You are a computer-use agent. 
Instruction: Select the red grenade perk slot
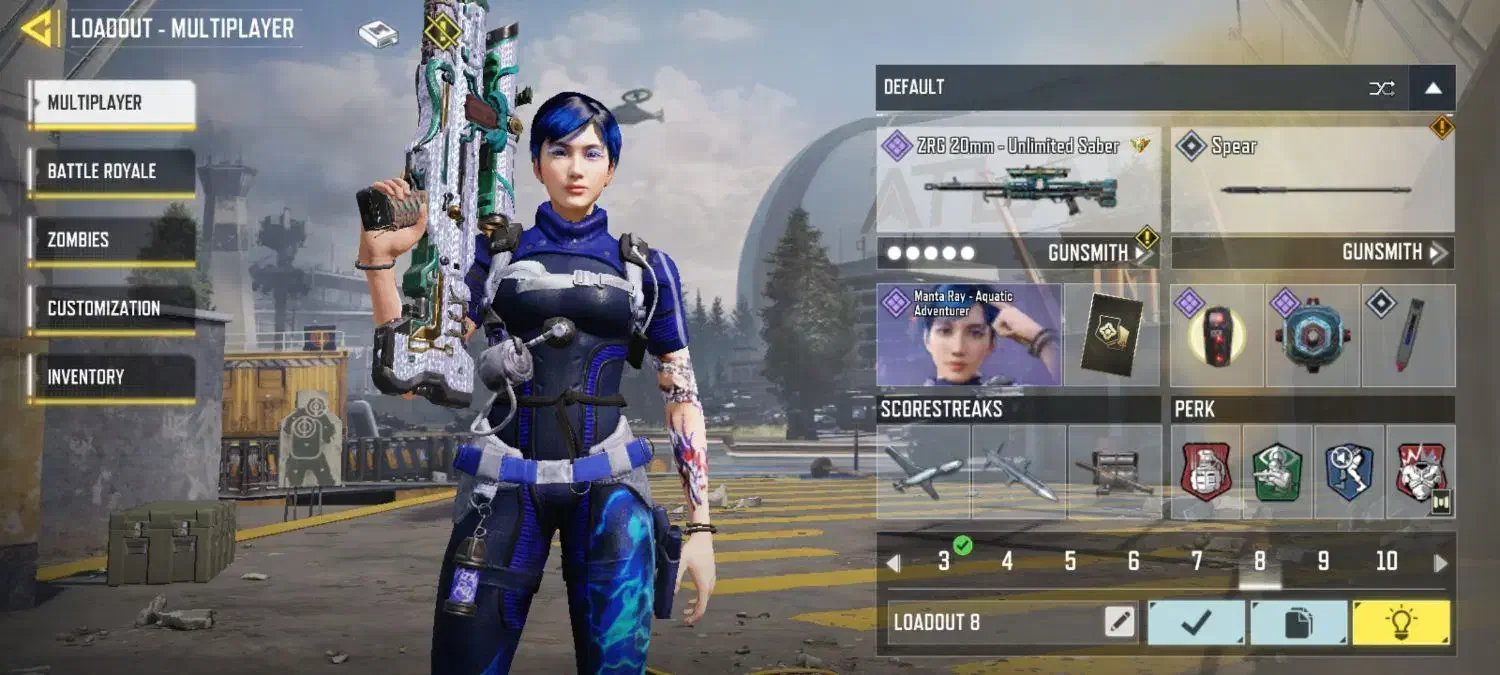tap(1206, 472)
